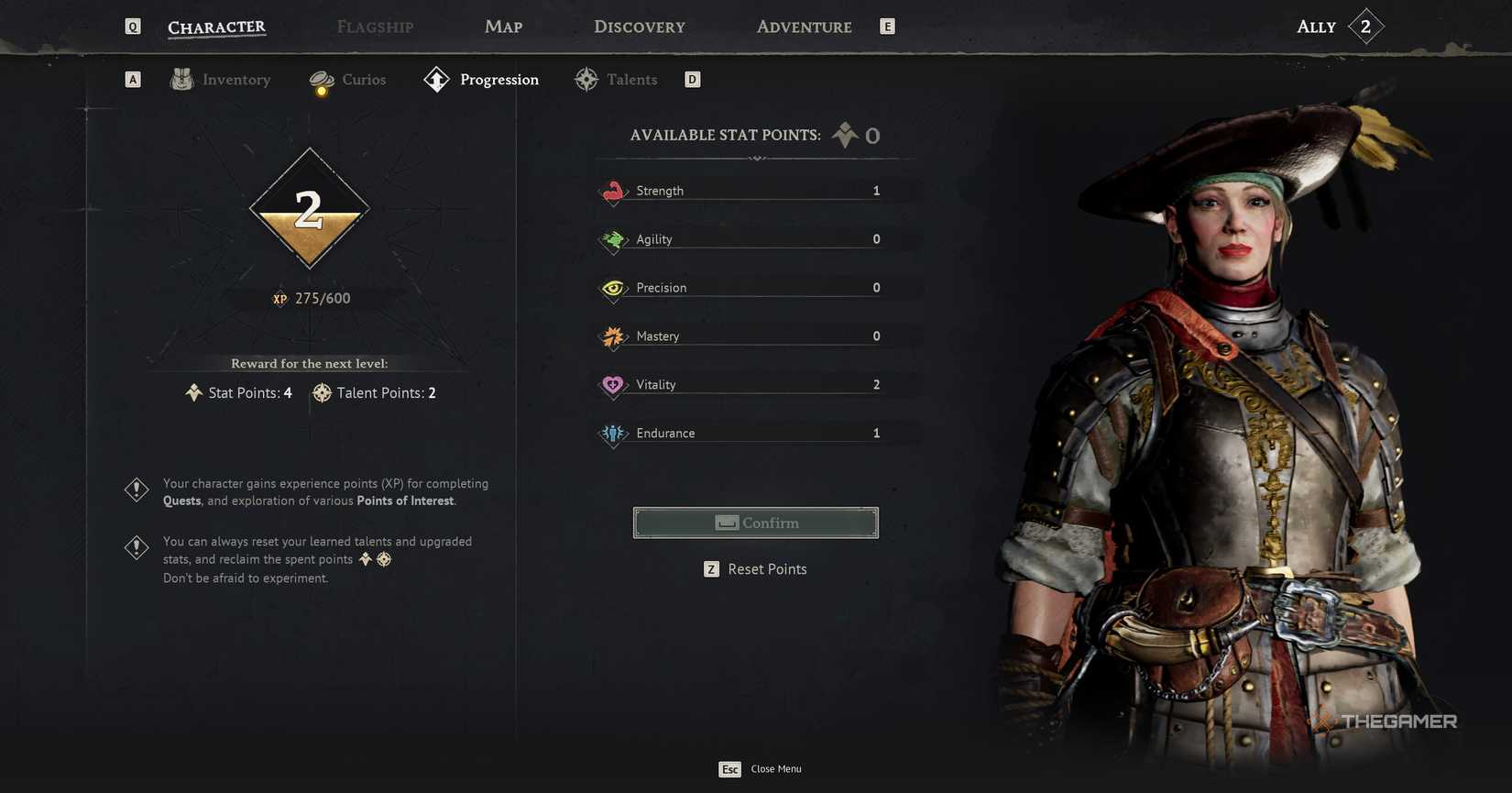The width and height of the screenshot is (1512, 793).
Task: Click the Curios coin icon
Action: (321, 80)
